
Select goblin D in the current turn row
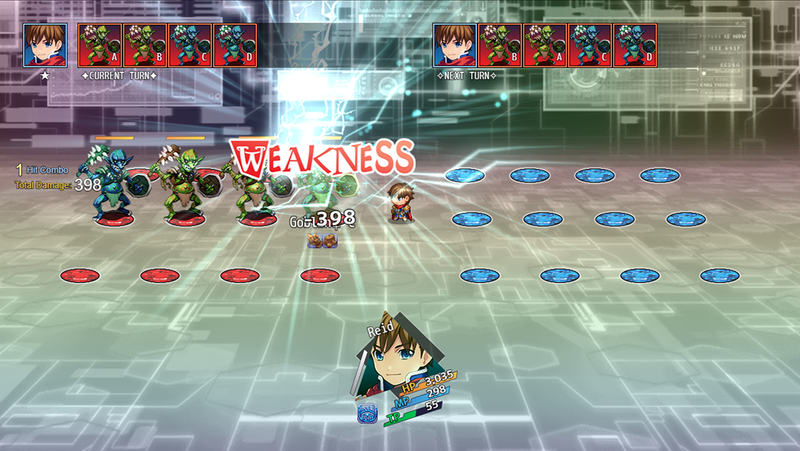pos(235,45)
